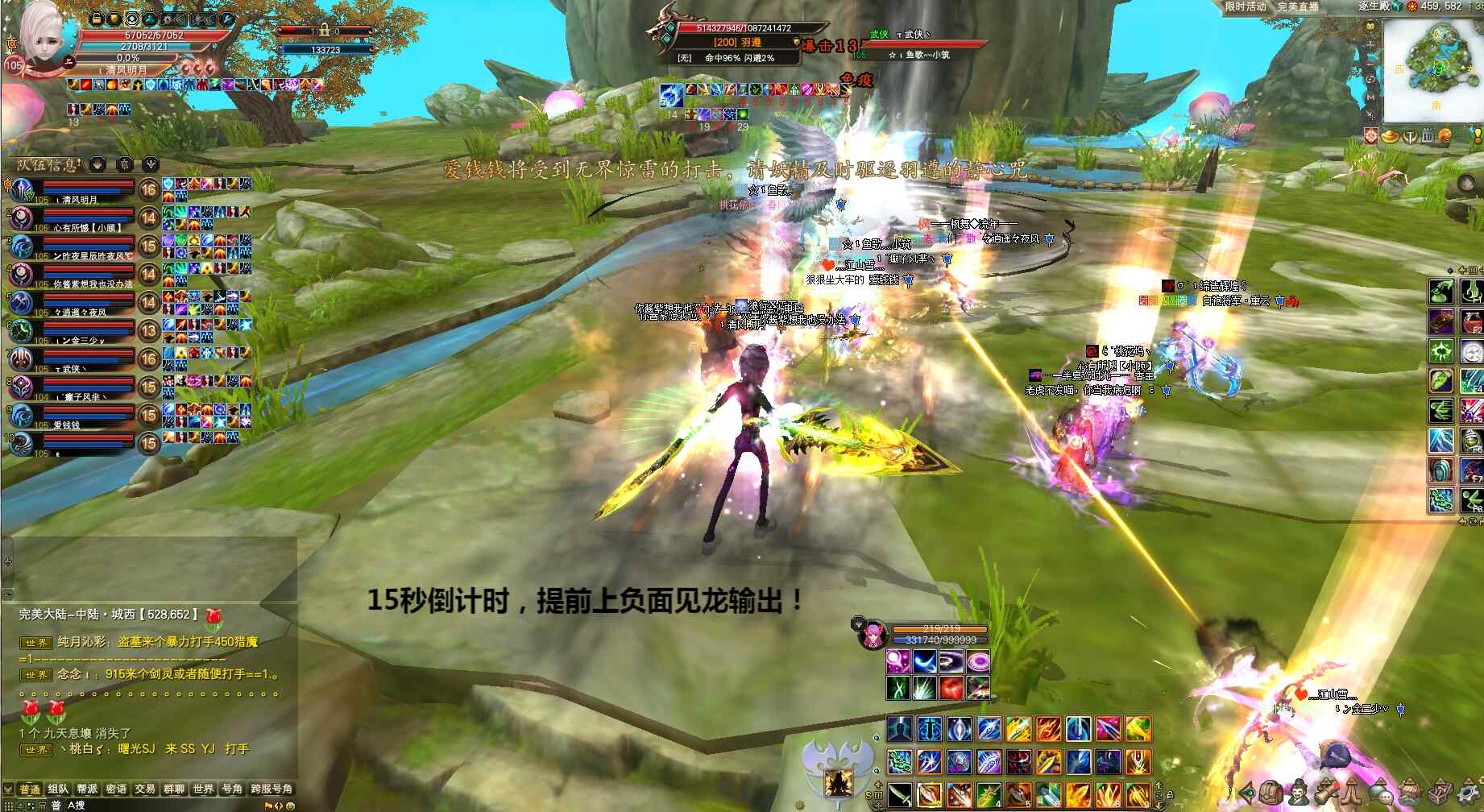Switch to the 组队 chat tab
The width and height of the screenshot is (1484, 812).
[58, 789]
